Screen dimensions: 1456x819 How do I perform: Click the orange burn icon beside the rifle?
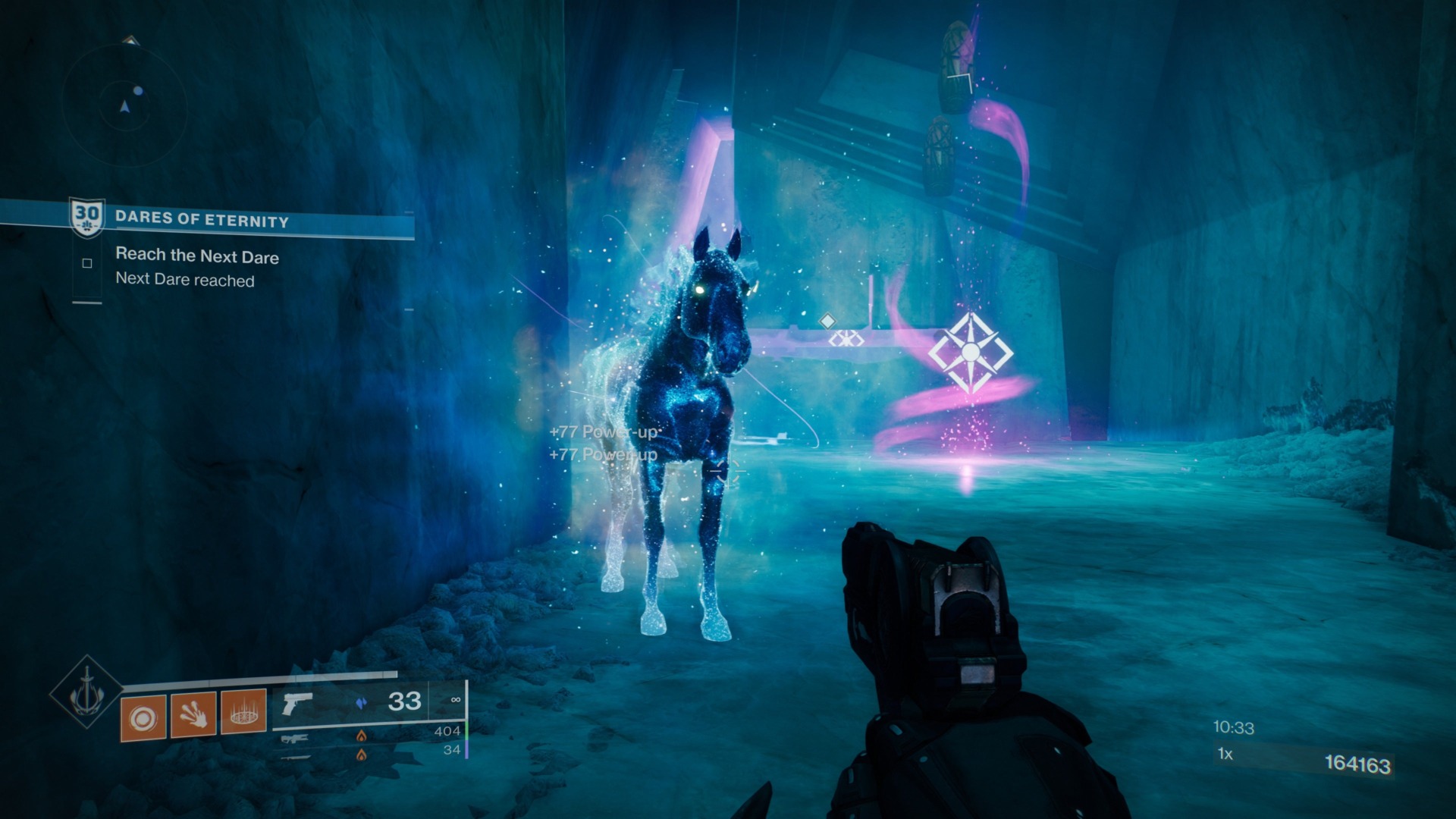pyautogui.click(x=362, y=737)
